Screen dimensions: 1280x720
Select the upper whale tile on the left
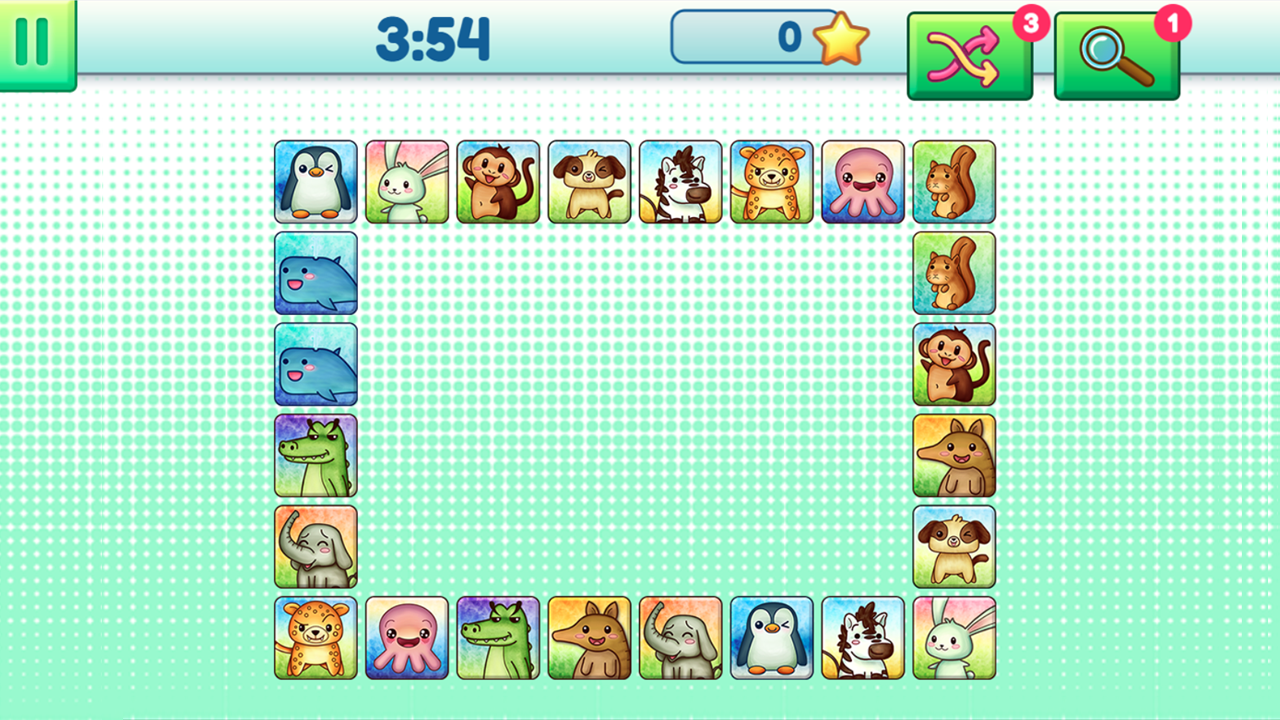coord(315,273)
